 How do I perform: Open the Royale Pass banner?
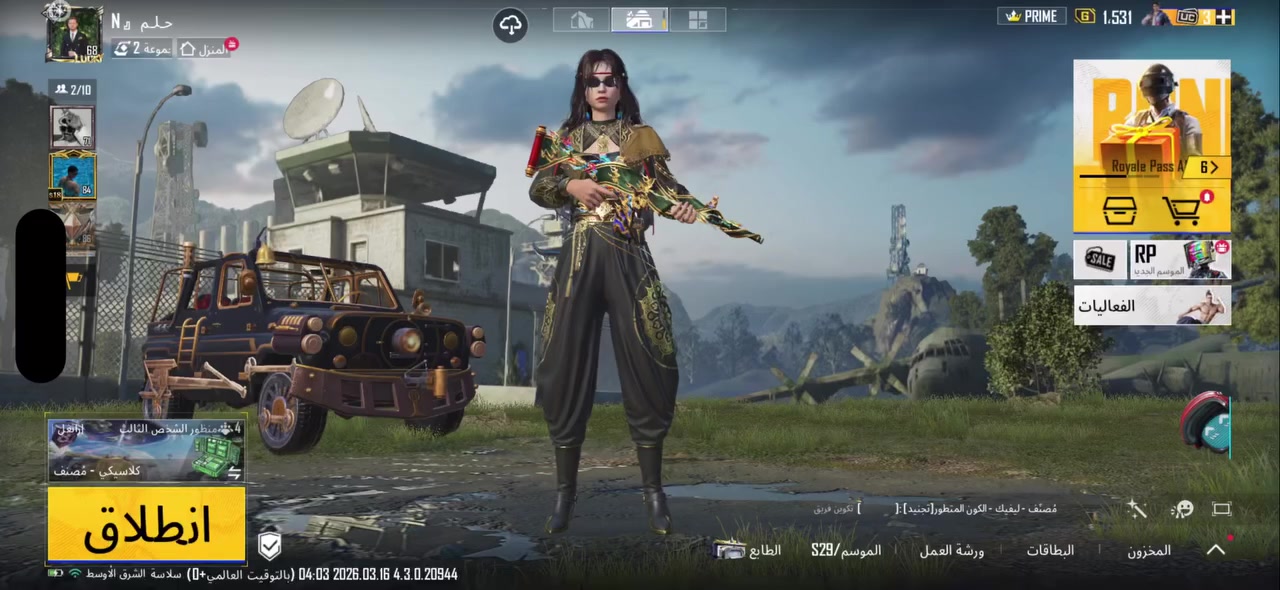click(1152, 120)
